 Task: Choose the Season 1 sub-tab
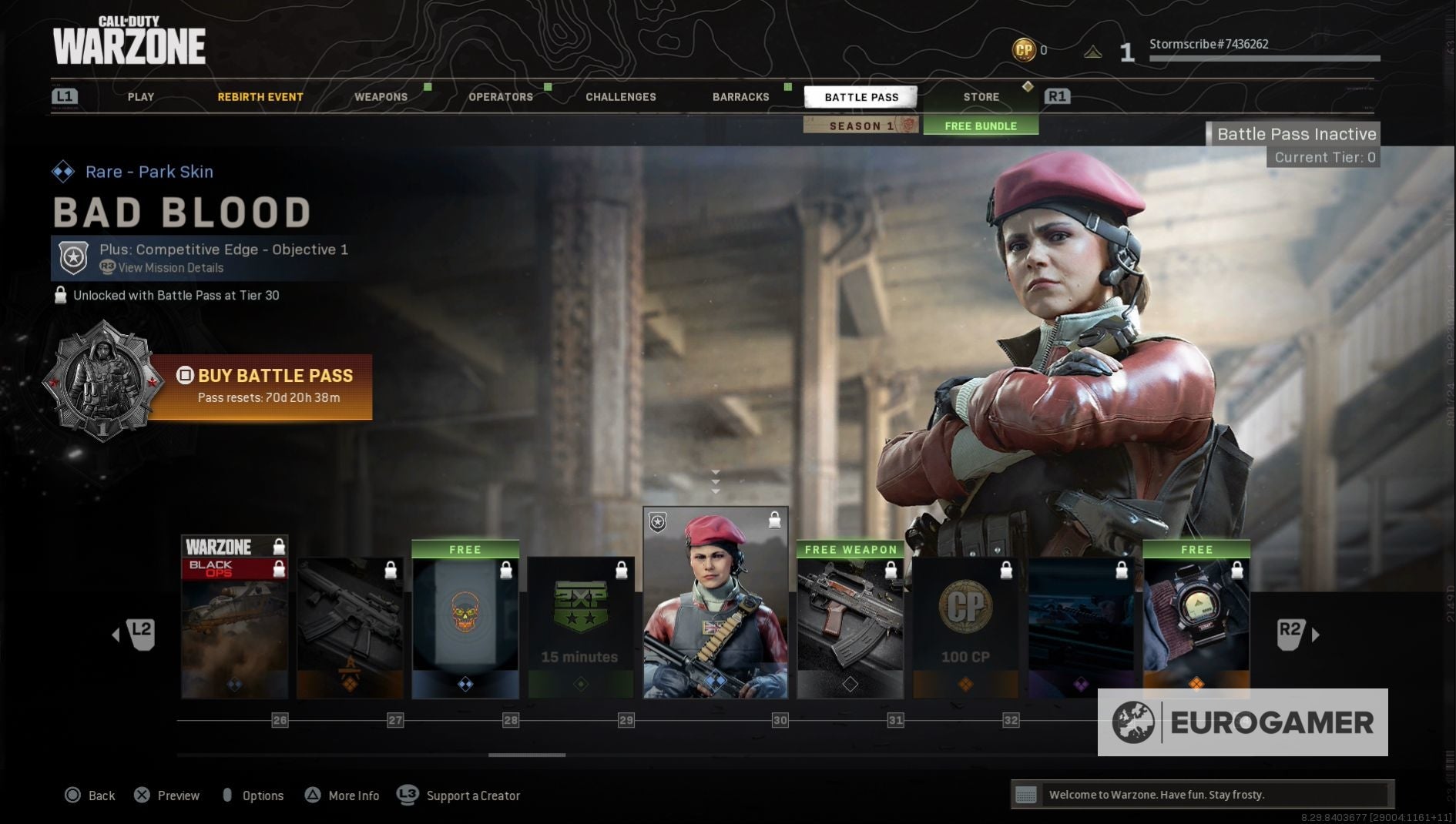pos(861,126)
